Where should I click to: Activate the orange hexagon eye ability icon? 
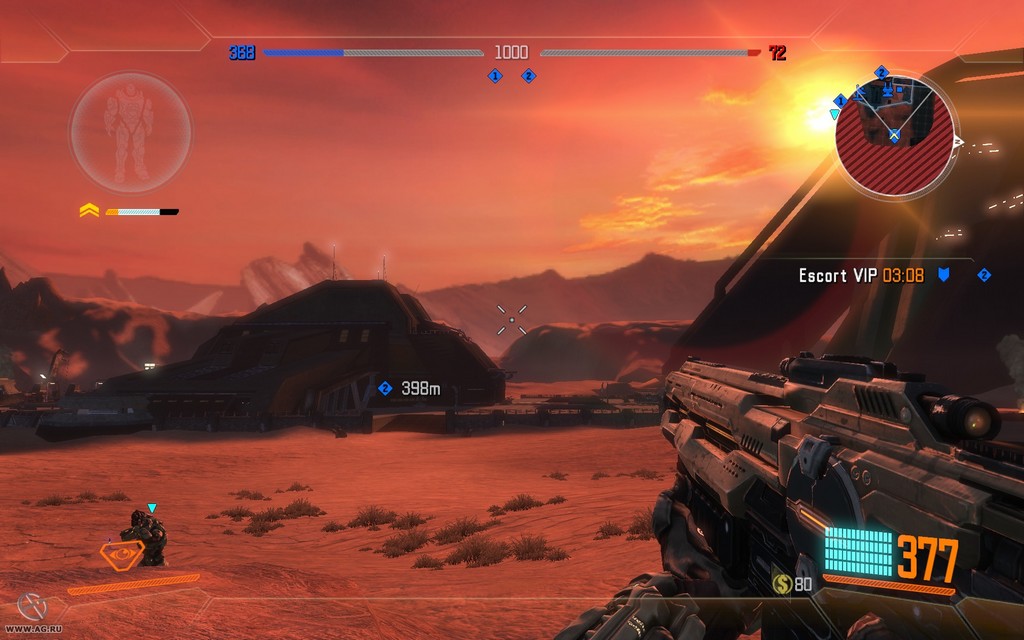click(x=121, y=551)
